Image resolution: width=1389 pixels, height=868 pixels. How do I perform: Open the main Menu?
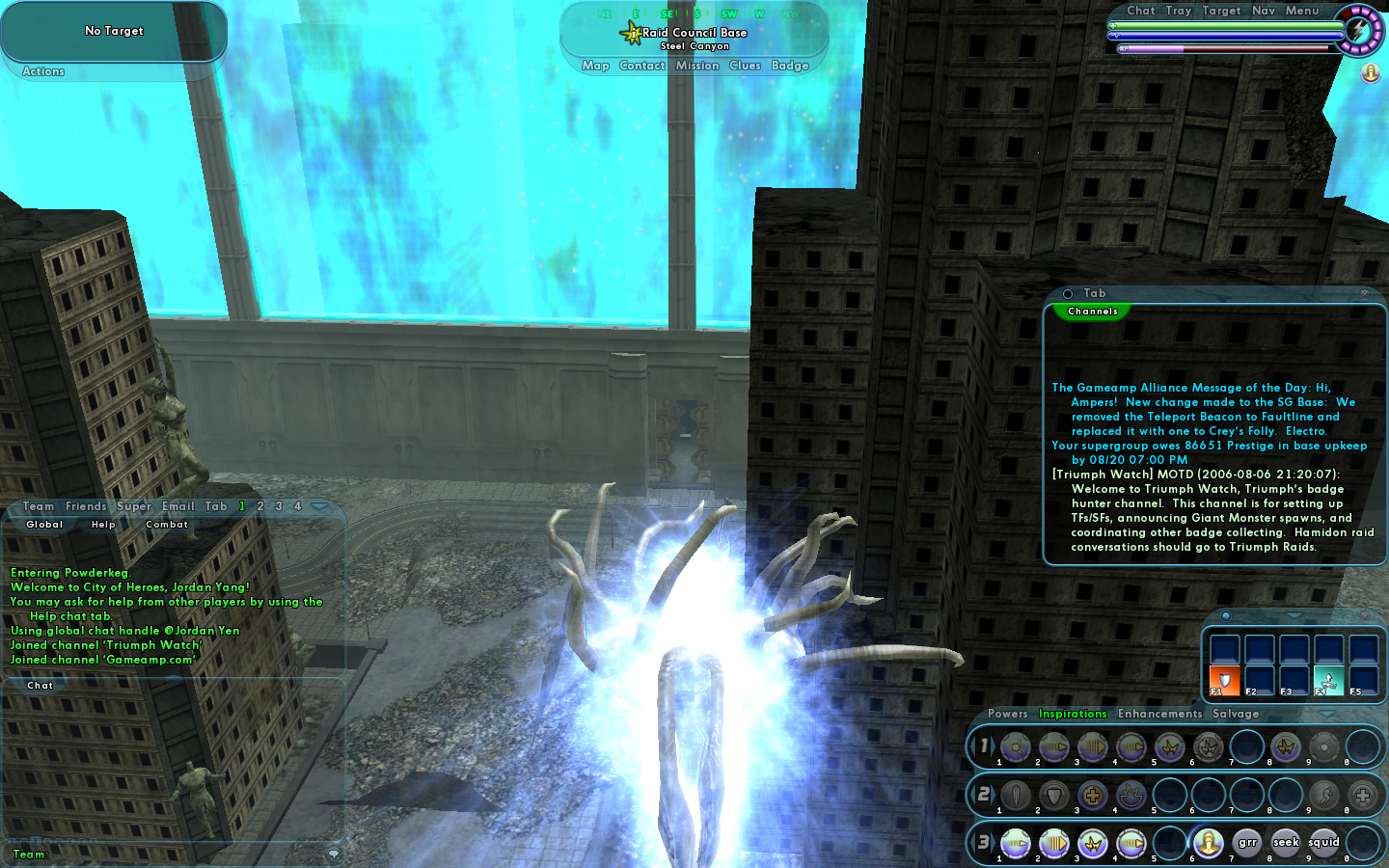pyautogui.click(x=1302, y=11)
